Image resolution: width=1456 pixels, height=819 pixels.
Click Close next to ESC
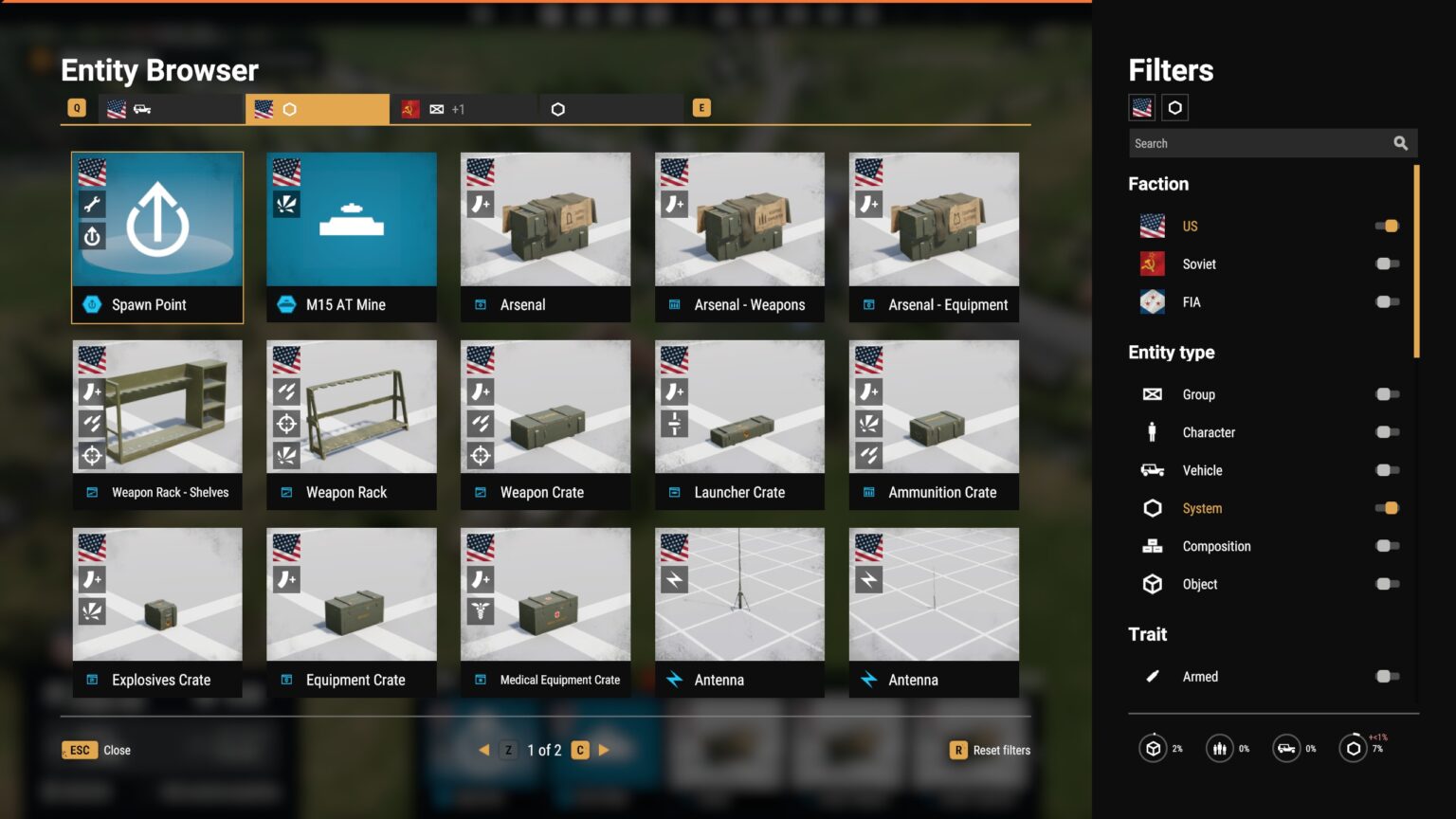(x=116, y=750)
